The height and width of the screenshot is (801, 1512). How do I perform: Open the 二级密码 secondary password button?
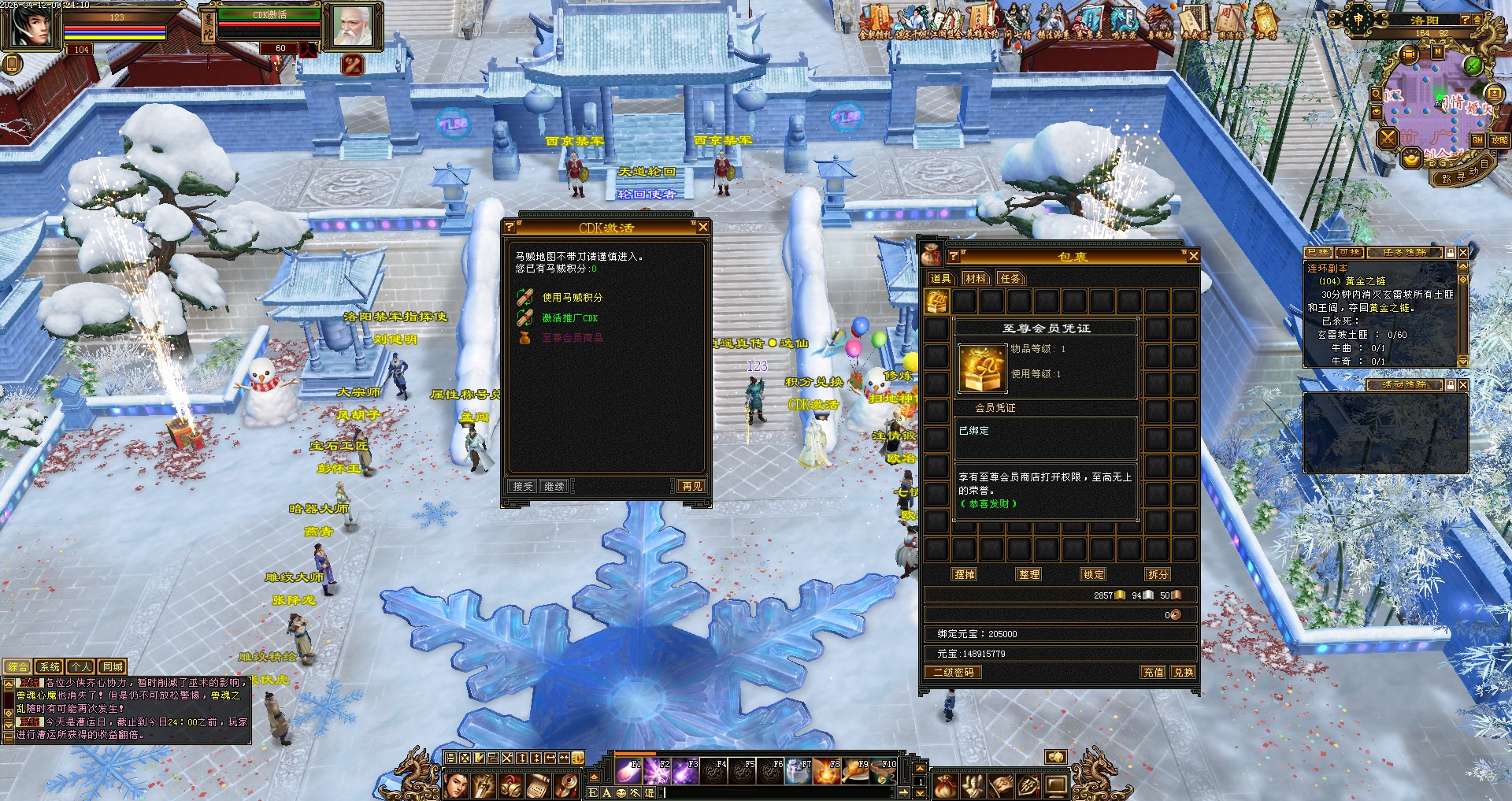(x=953, y=673)
